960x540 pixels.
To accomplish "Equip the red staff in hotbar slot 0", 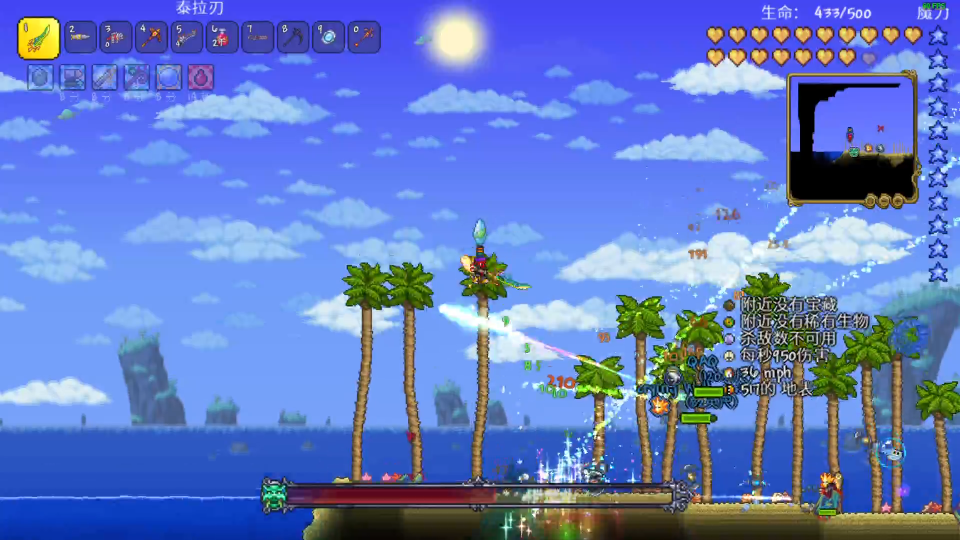I will (x=363, y=38).
